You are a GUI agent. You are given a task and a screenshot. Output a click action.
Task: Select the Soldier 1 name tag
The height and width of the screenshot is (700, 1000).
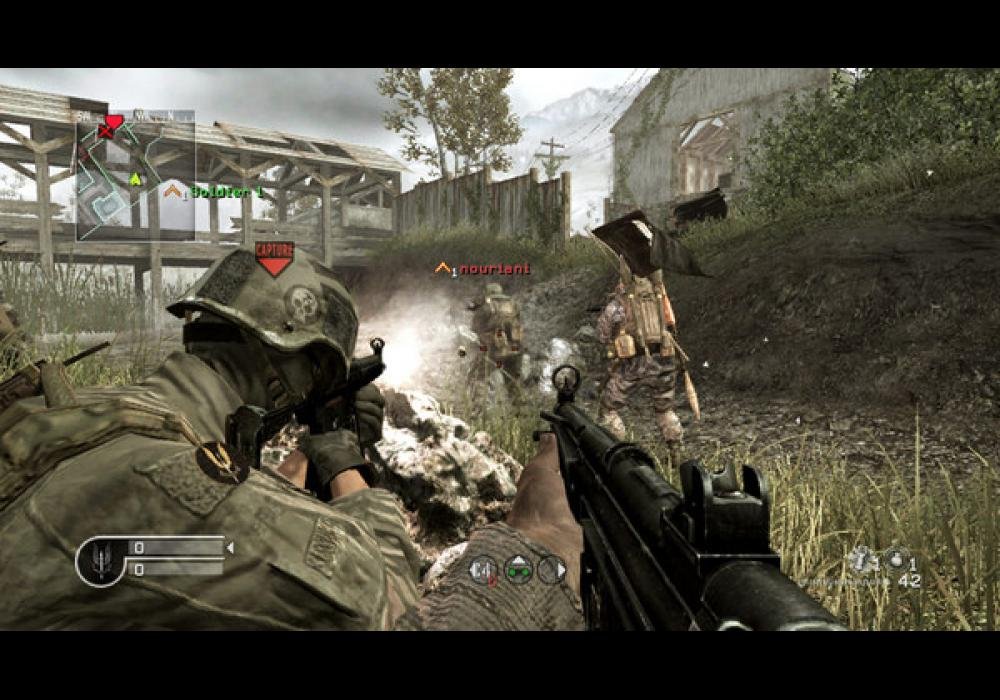pos(227,191)
